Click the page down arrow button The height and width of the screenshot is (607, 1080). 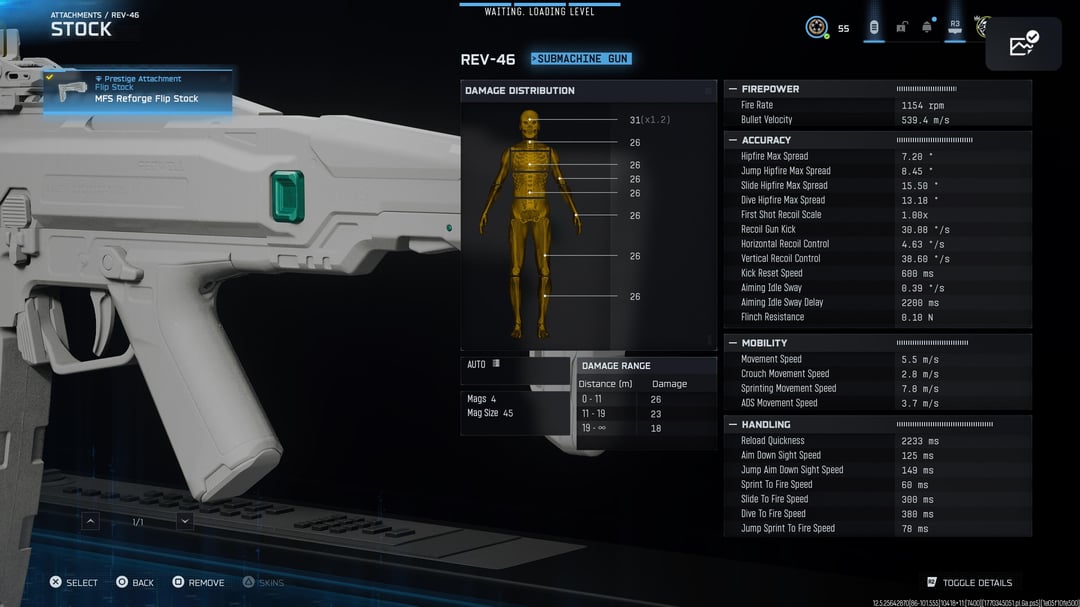185,521
